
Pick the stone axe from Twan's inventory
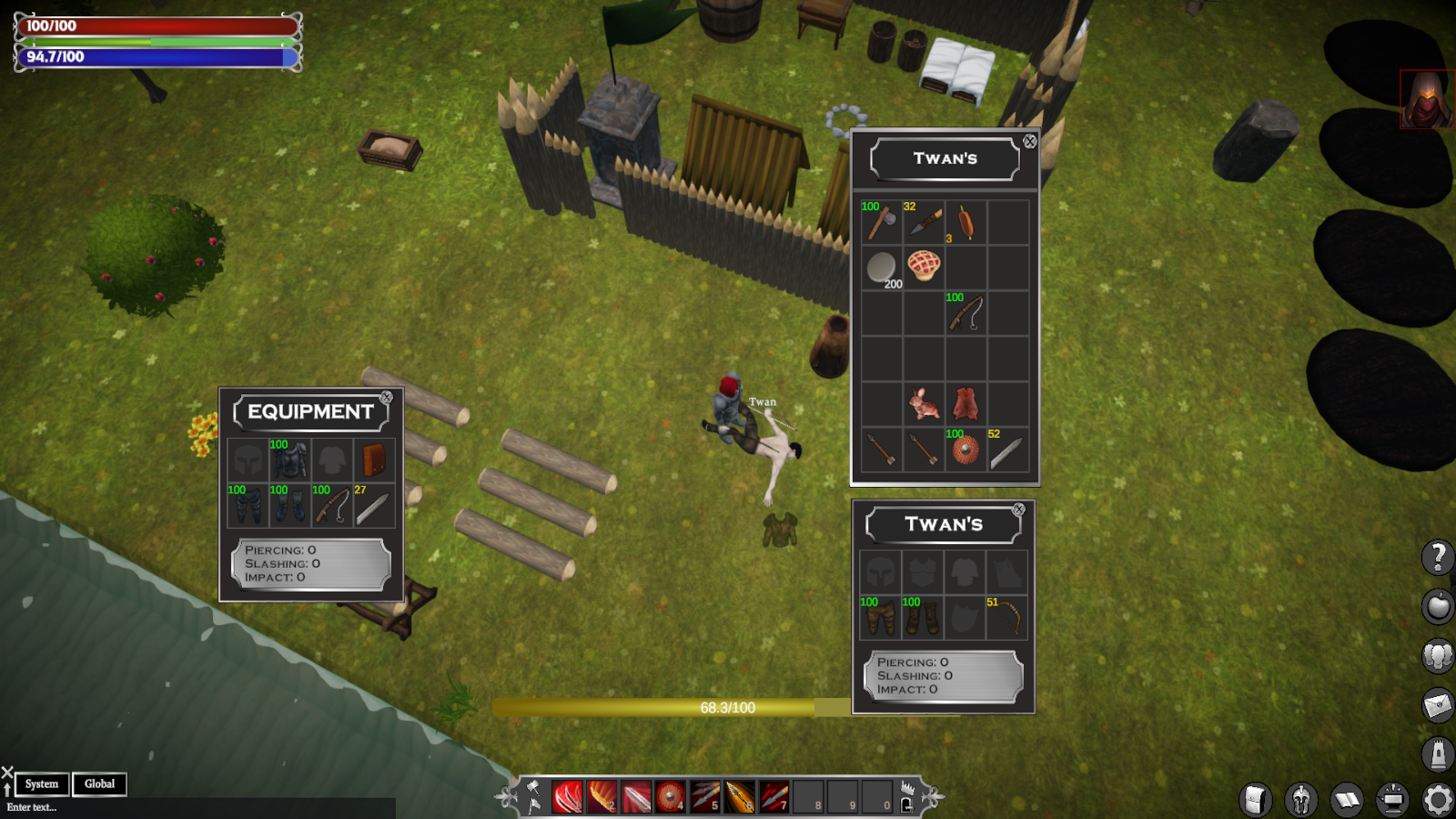[x=880, y=222]
